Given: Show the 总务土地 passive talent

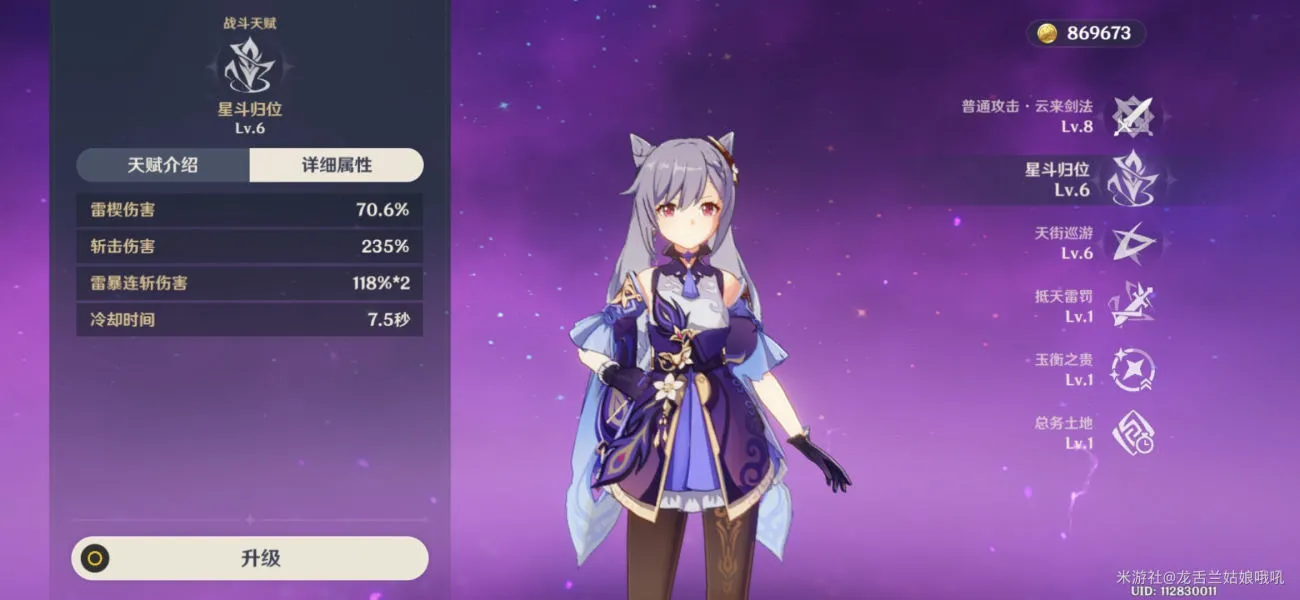Looking at the screenshot, I should pos(1133,432).
